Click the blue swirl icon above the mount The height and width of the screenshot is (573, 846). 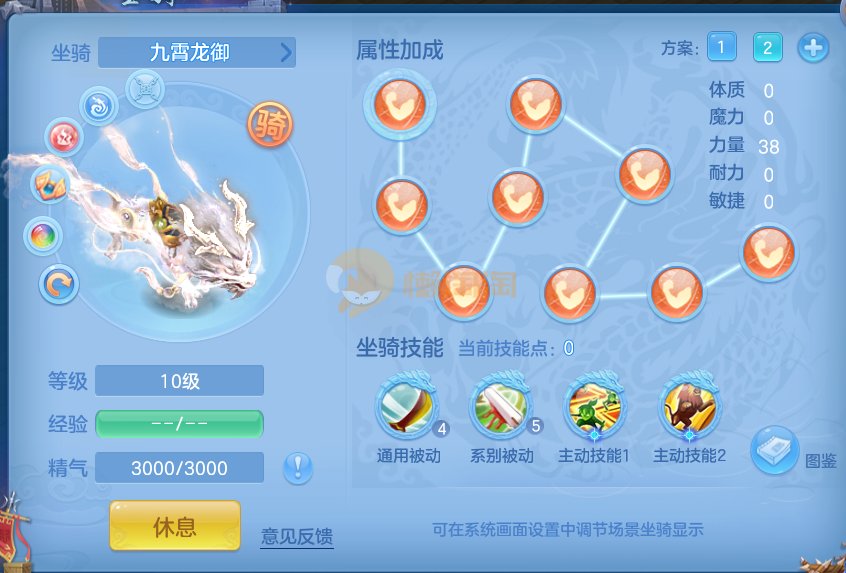(x=99, y=106)
